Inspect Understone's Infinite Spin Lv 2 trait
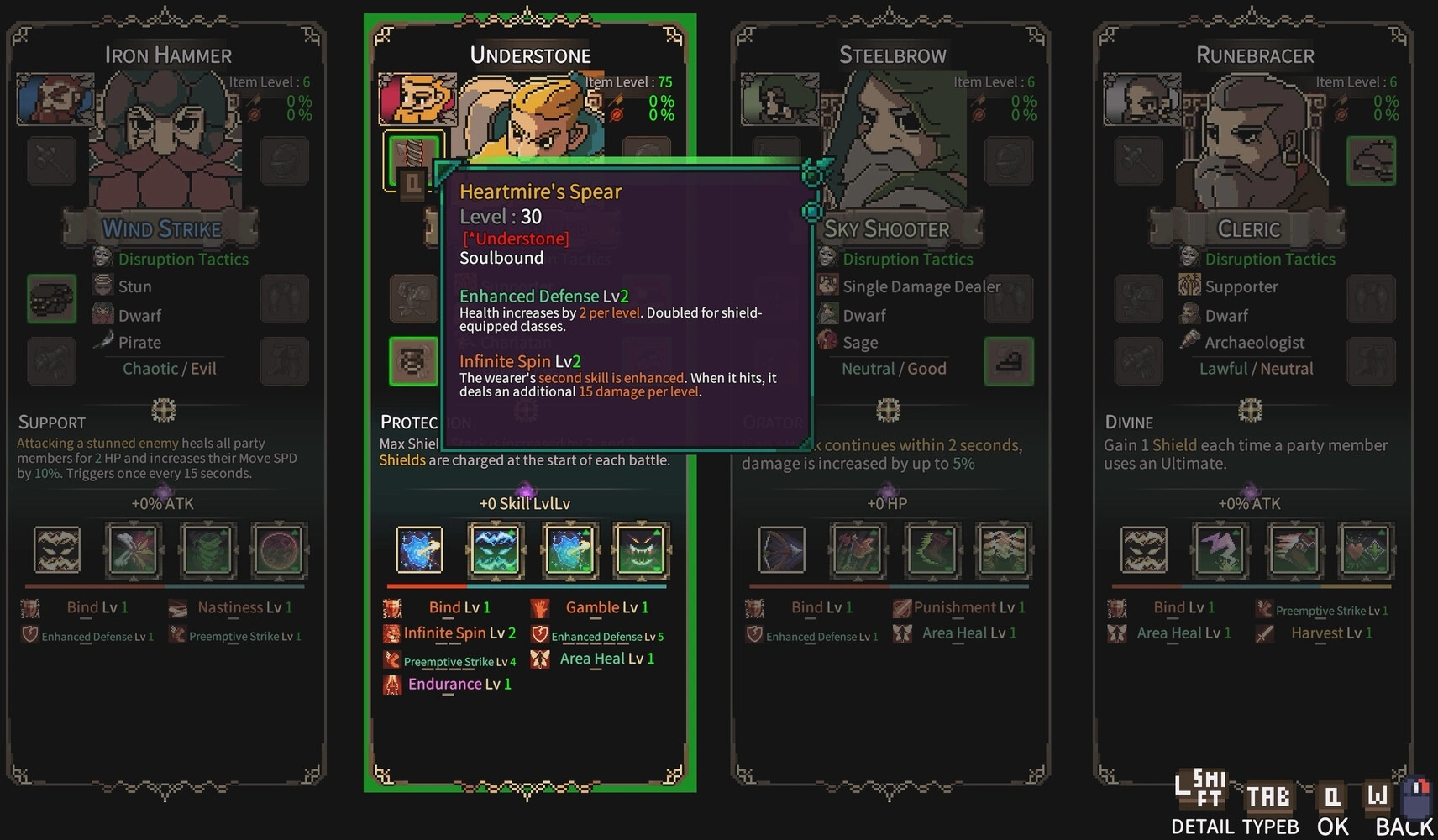The width and height of the screenshot is (1438, 840). coord(459,633)
